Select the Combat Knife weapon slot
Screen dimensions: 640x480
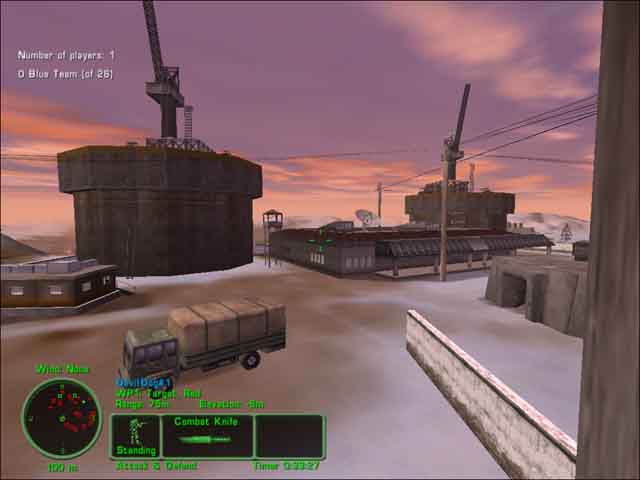tap(207, 437)
